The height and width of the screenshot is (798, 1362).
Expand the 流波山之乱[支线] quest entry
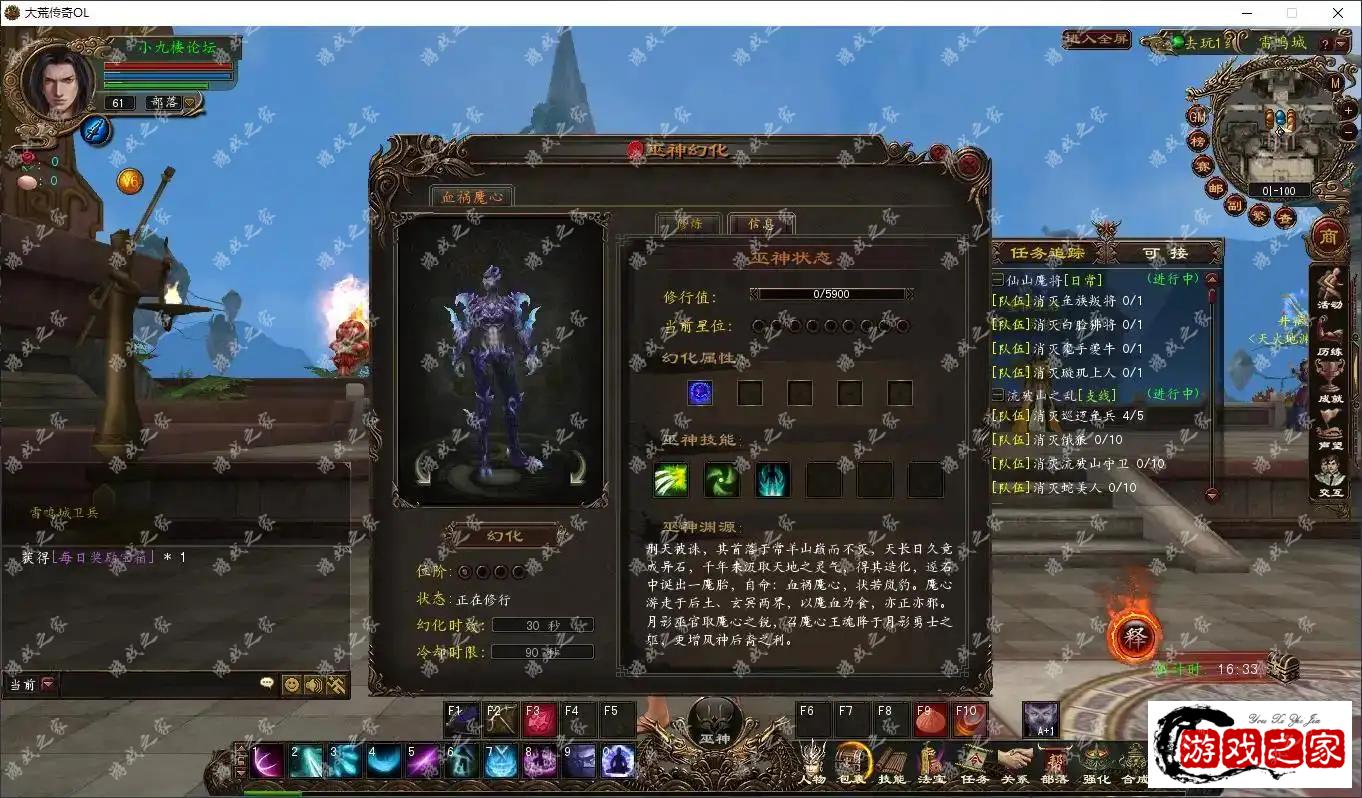(997, 394)
